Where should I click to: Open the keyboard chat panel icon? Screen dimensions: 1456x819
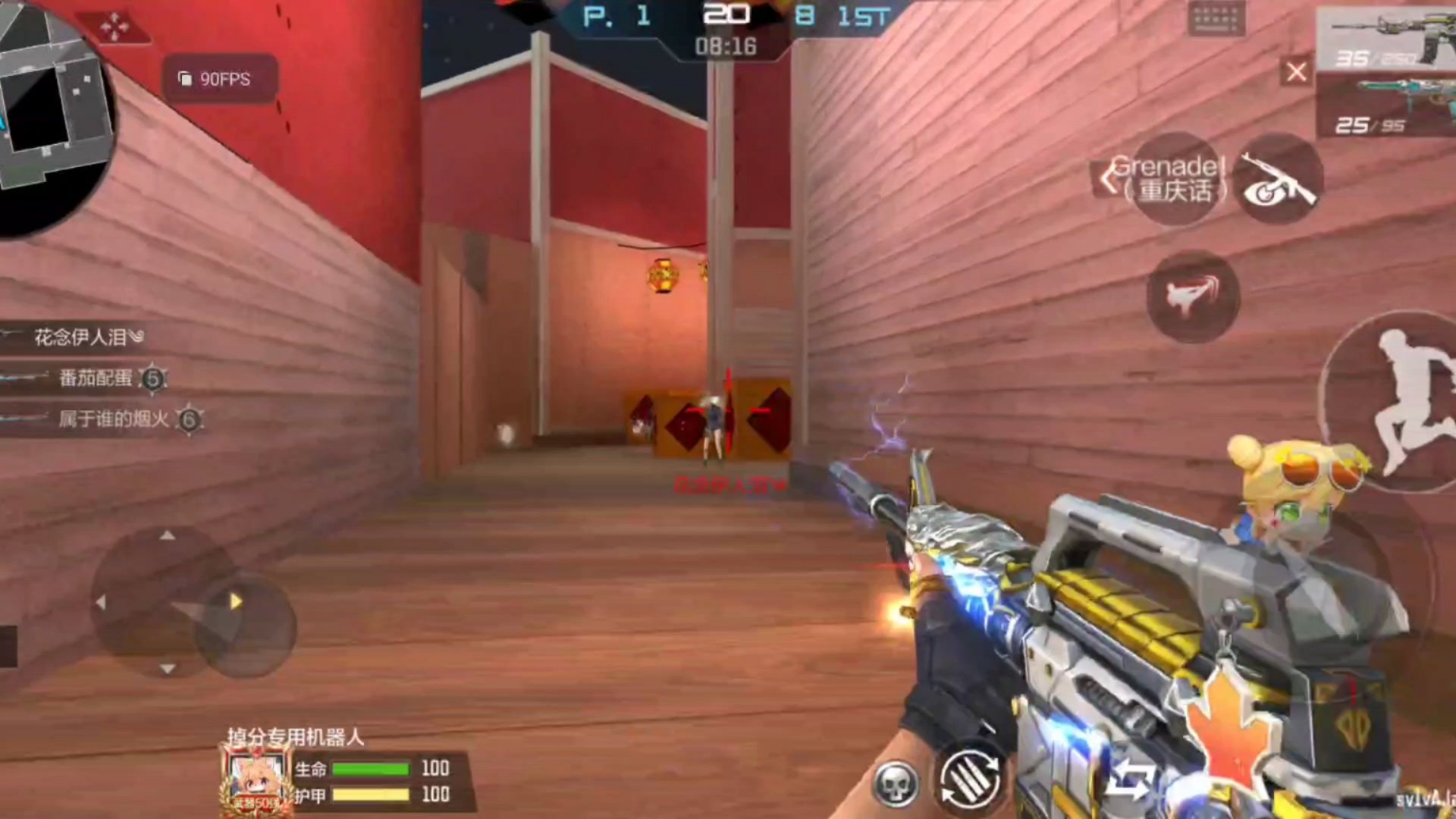click(x=1216, y=18)
